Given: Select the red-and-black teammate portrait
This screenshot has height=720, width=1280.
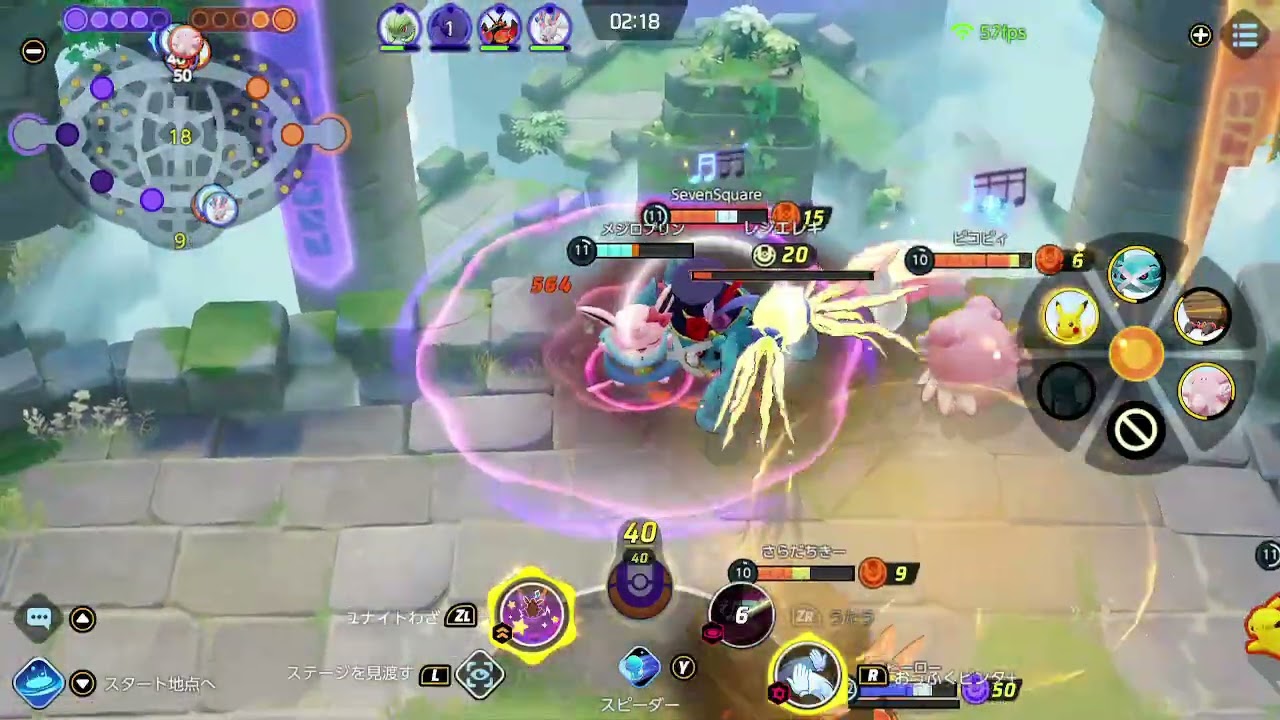Looking at the screenshot, I should tap(498, 27).
